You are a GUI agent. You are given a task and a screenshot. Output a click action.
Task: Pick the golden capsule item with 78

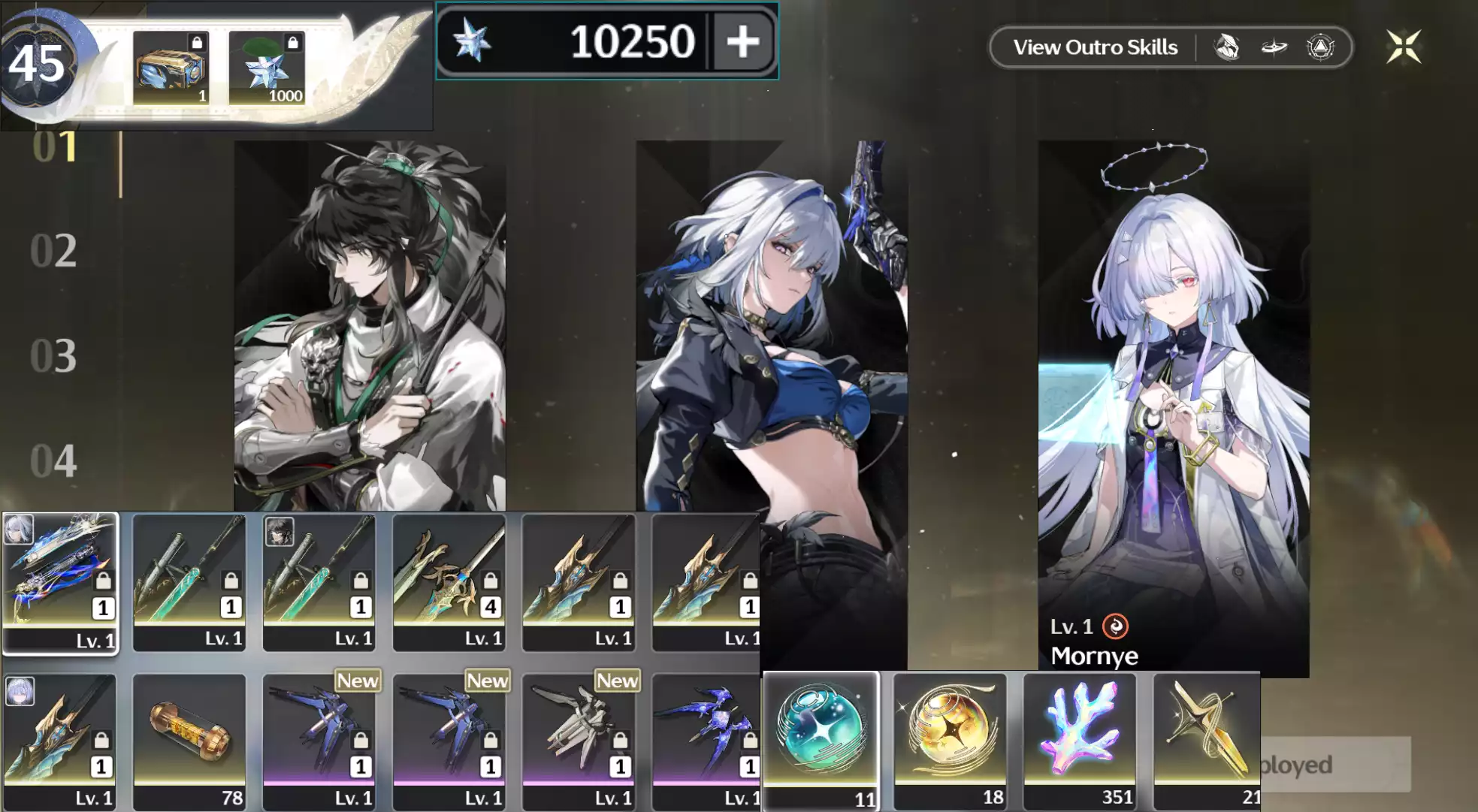[x=189, y=740]
